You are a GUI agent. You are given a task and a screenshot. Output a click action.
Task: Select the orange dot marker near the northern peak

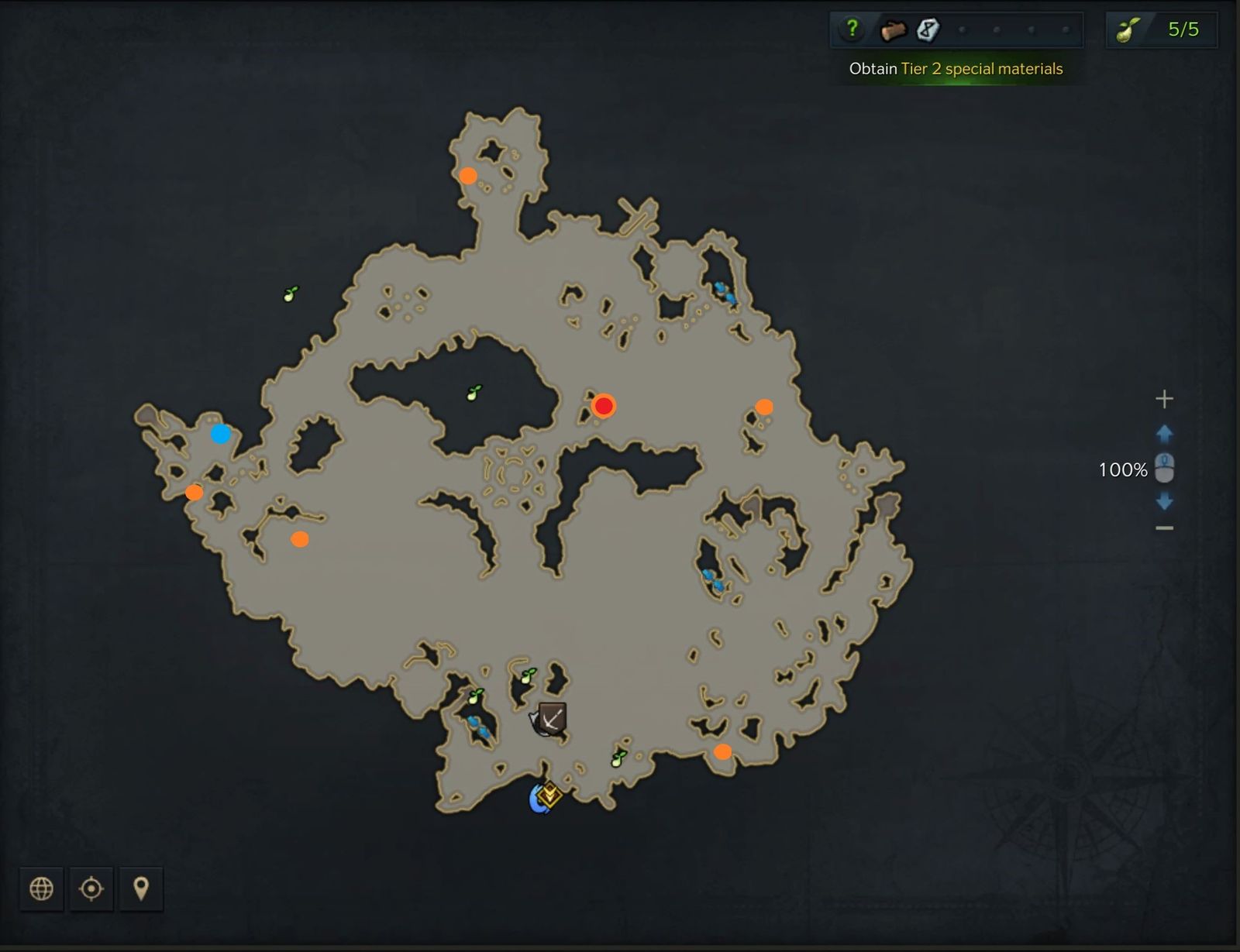[468, 176]
